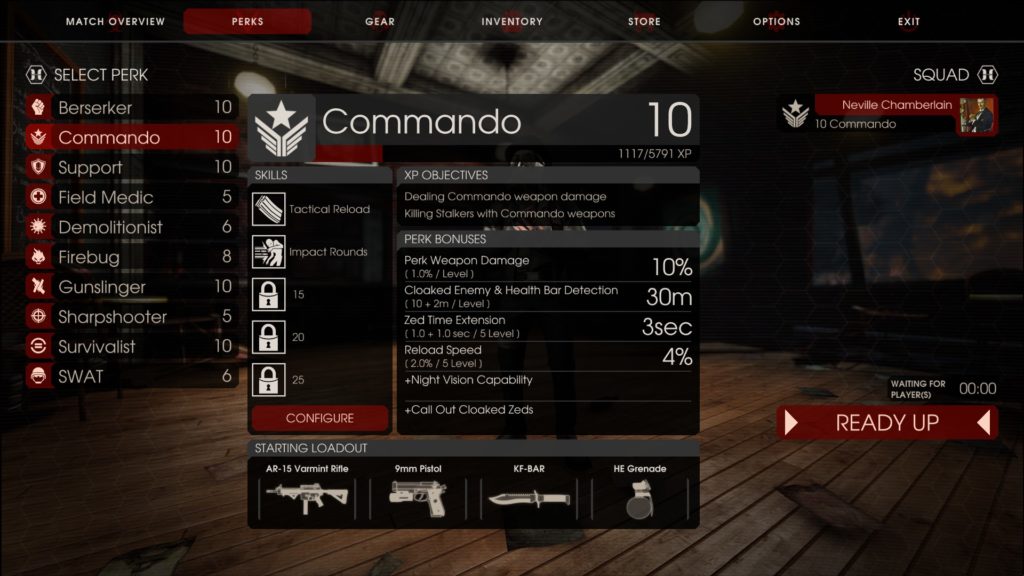Click the Configure skills button
This screenshot has width=1024, height=576.
[x=320, y=418]
